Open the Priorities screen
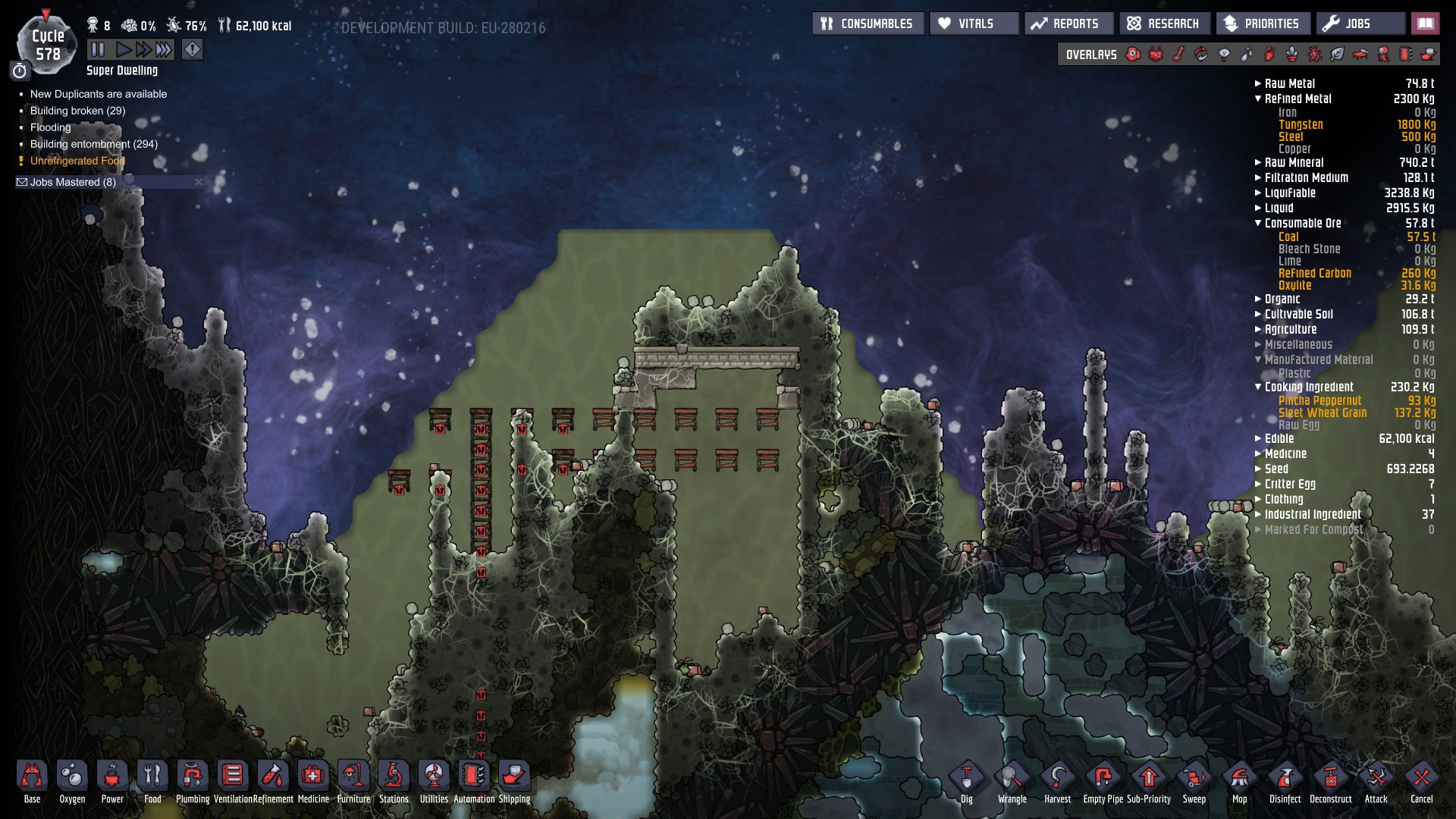The image size is (1456, 819). click(x=1263, y=24)
